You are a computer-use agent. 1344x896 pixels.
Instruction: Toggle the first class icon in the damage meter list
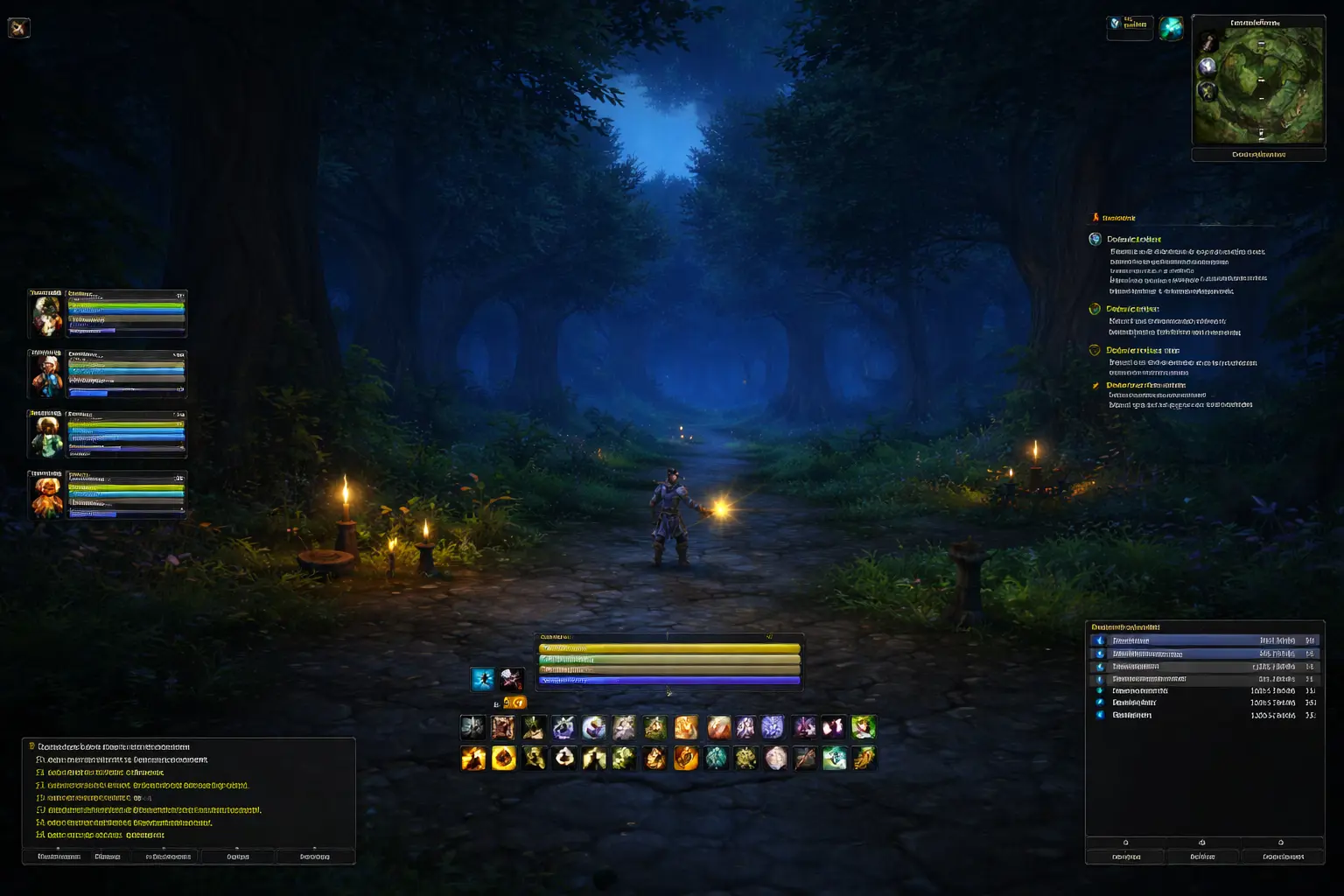1099,640
